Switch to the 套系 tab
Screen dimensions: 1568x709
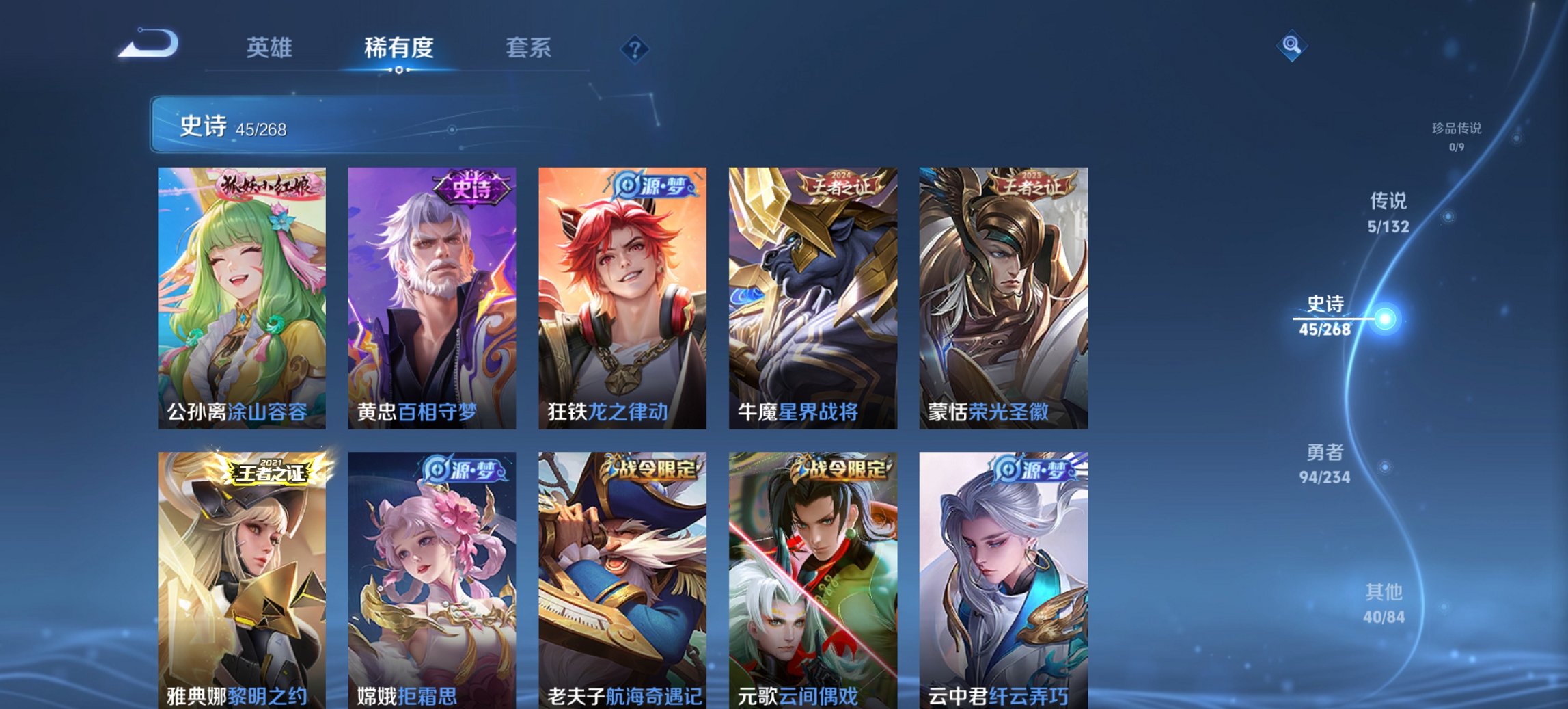point(529,48)
